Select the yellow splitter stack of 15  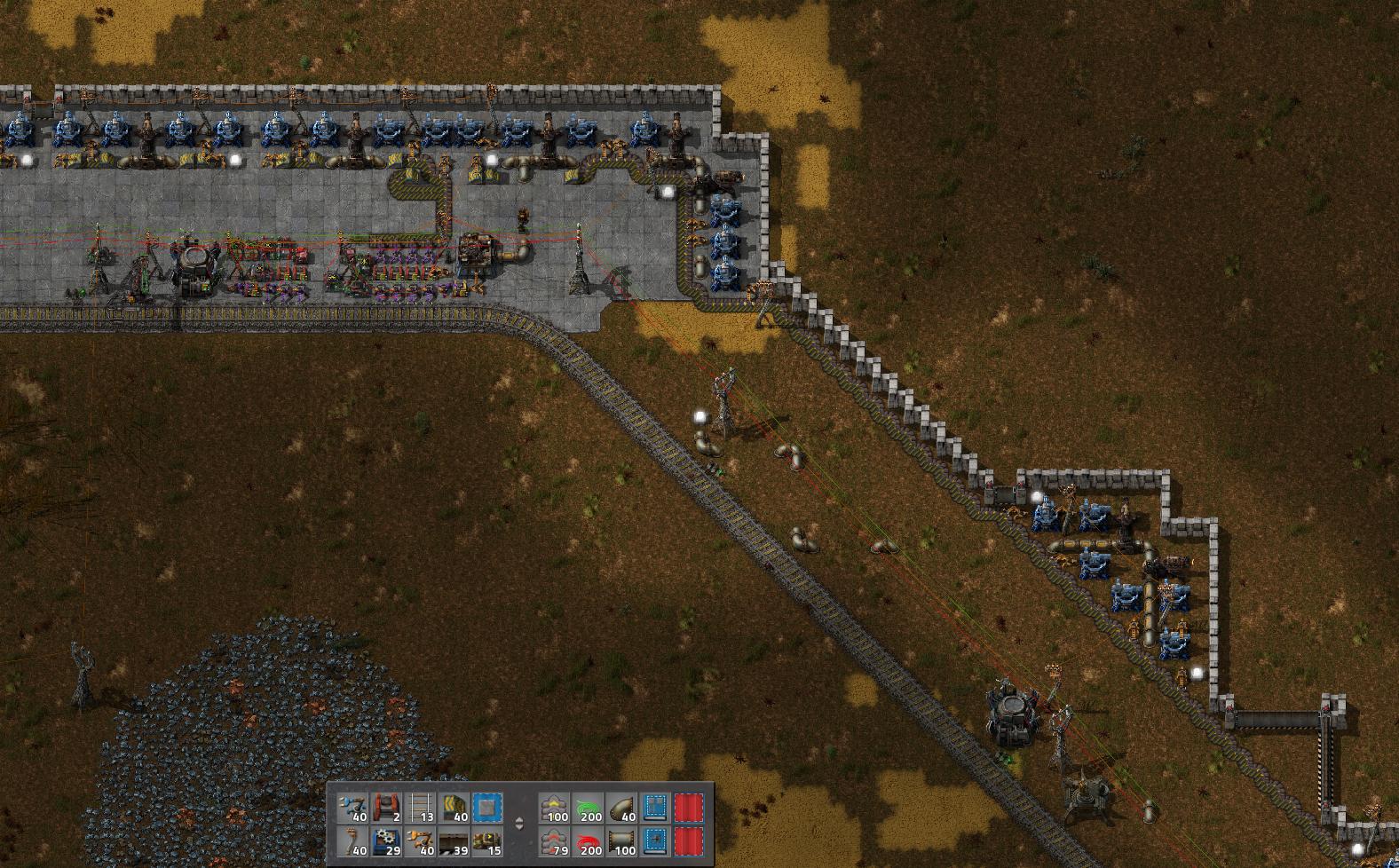tap(488, 841)
